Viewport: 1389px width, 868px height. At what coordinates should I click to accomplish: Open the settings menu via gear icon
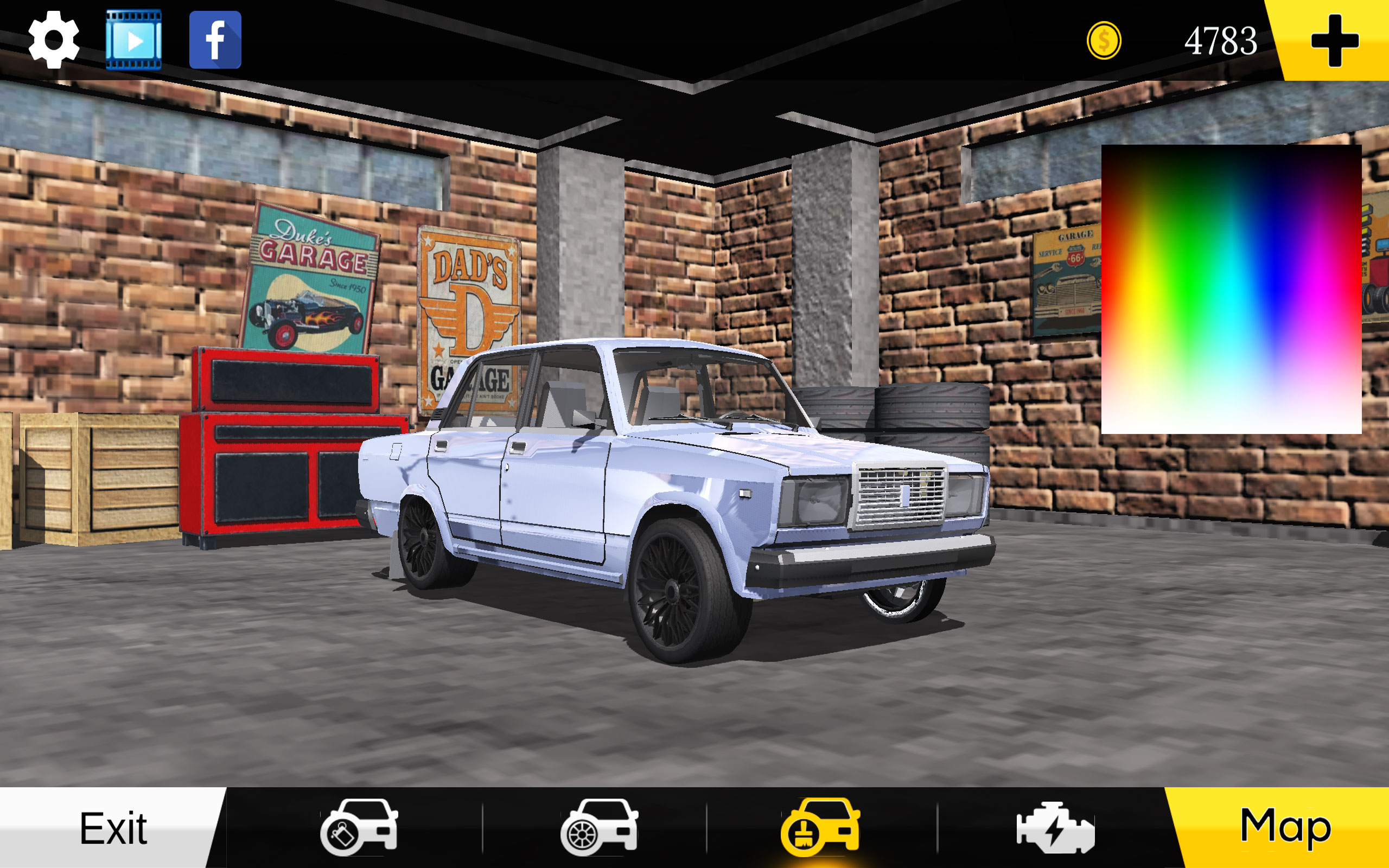53,40
